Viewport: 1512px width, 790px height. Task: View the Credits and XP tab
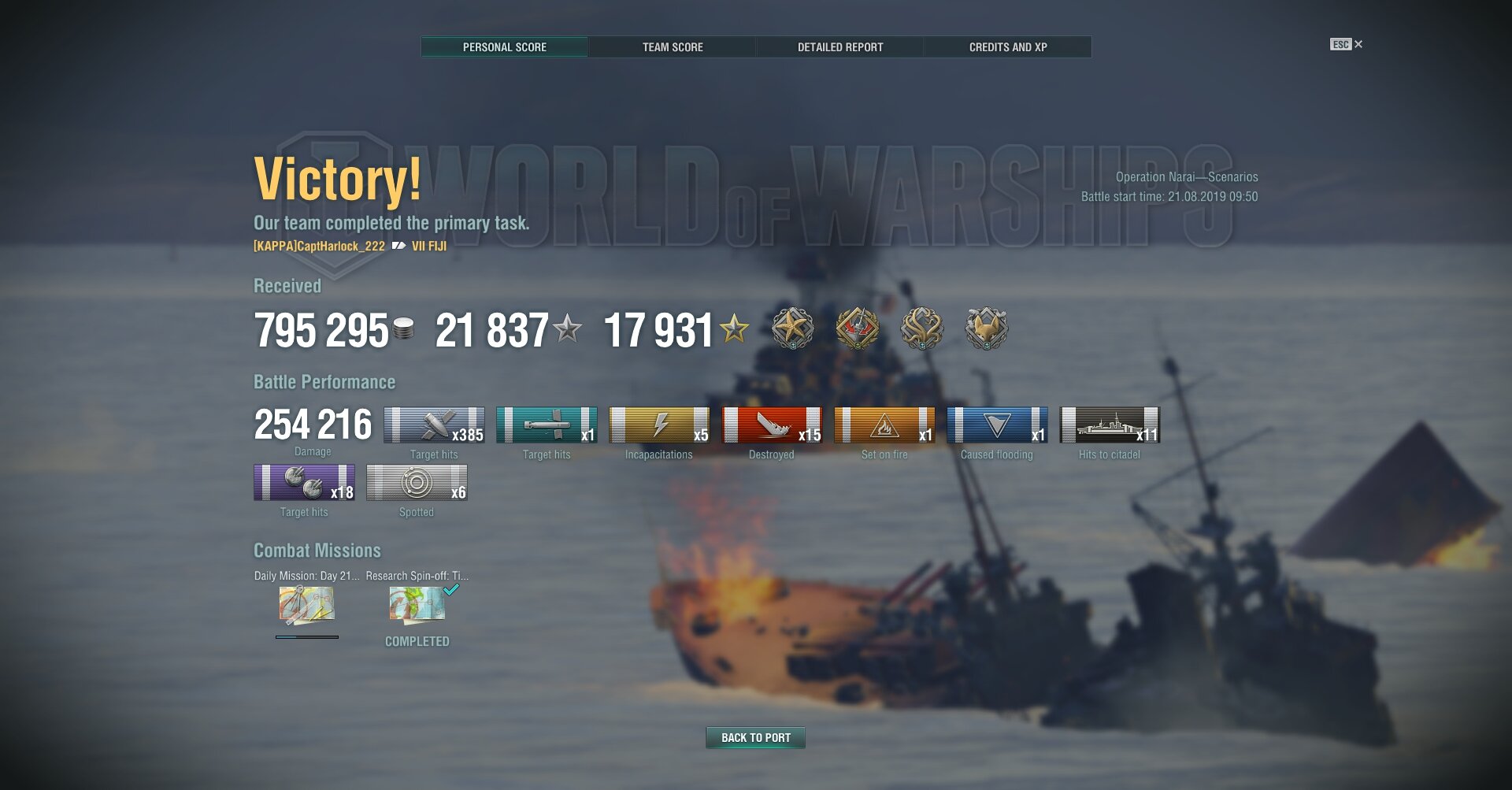[x=1008, y=47]
